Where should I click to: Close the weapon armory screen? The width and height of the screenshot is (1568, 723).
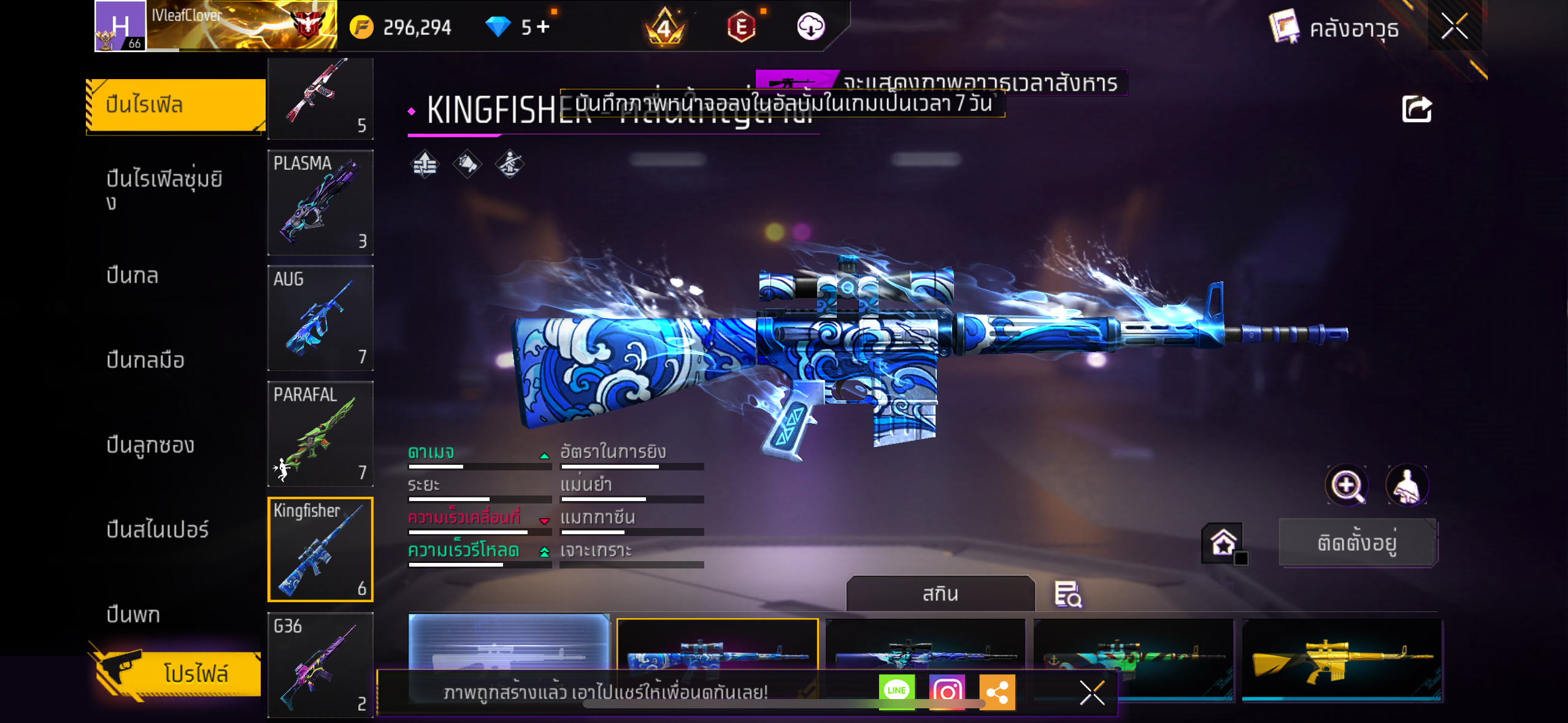click(1454, 26)
